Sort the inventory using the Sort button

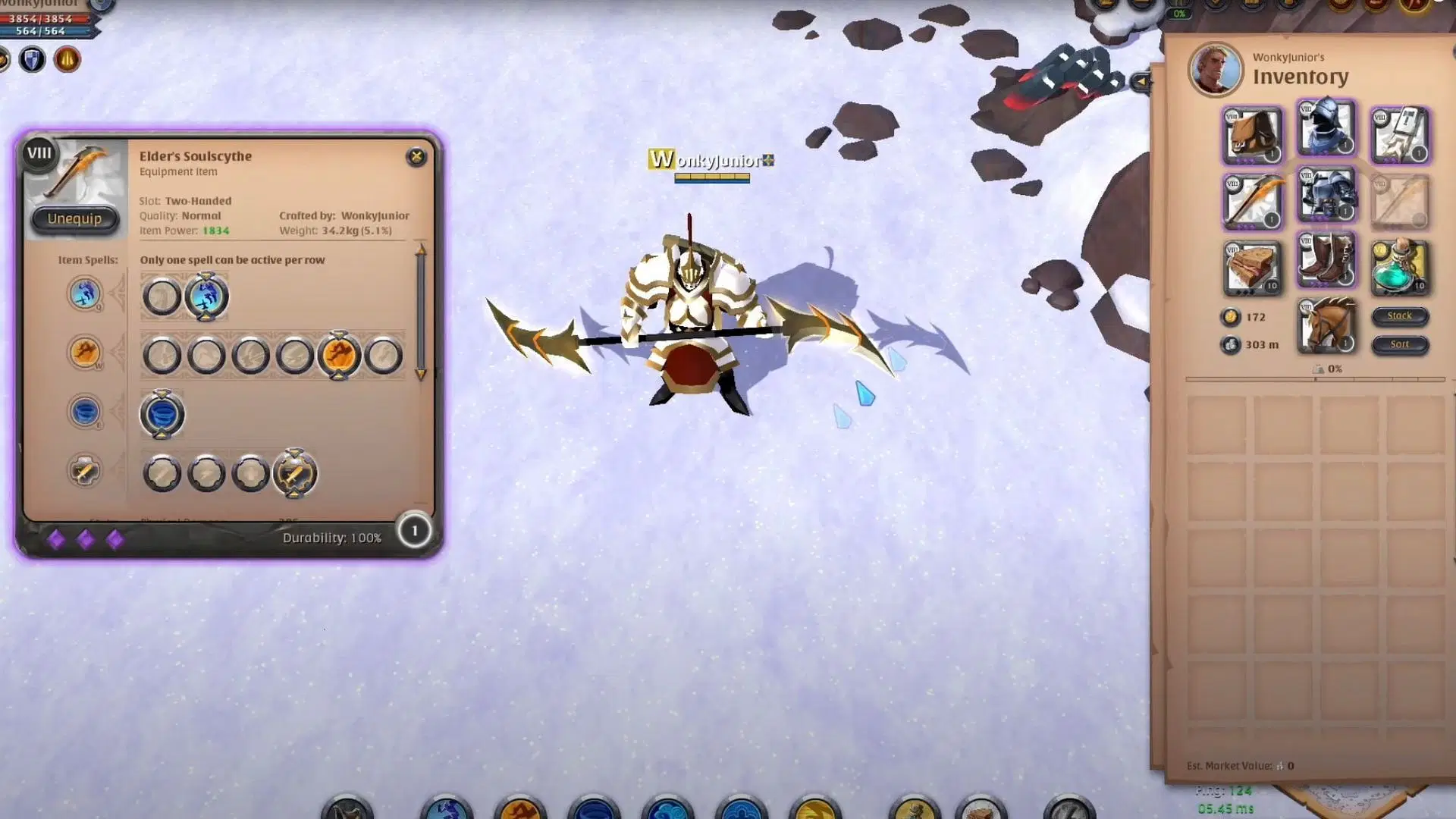[x=1399, y=344]
